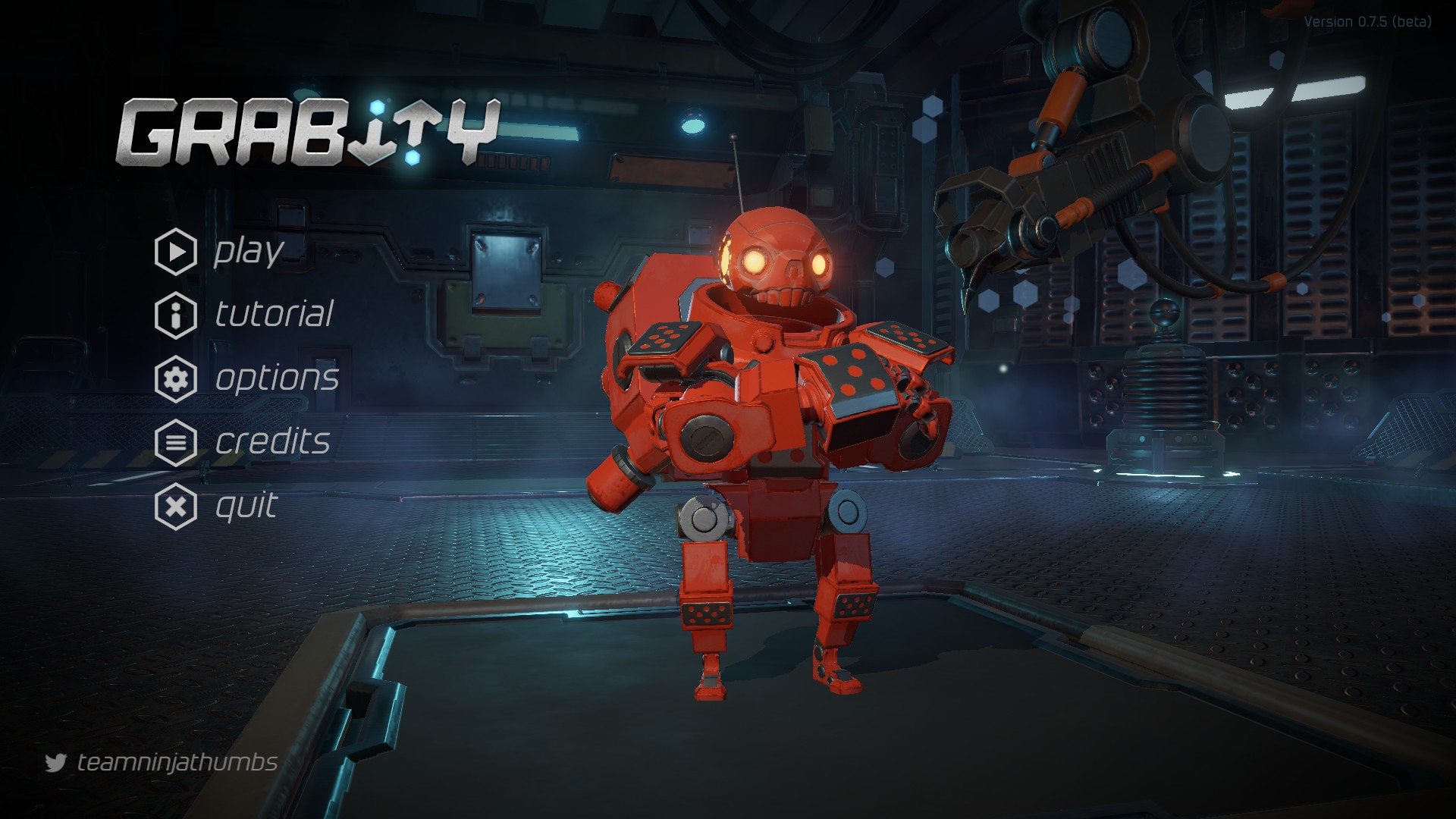The width and height of the screenshot is (1456, 819).
Task: Click the credits list icon
Action: [175, 443]
